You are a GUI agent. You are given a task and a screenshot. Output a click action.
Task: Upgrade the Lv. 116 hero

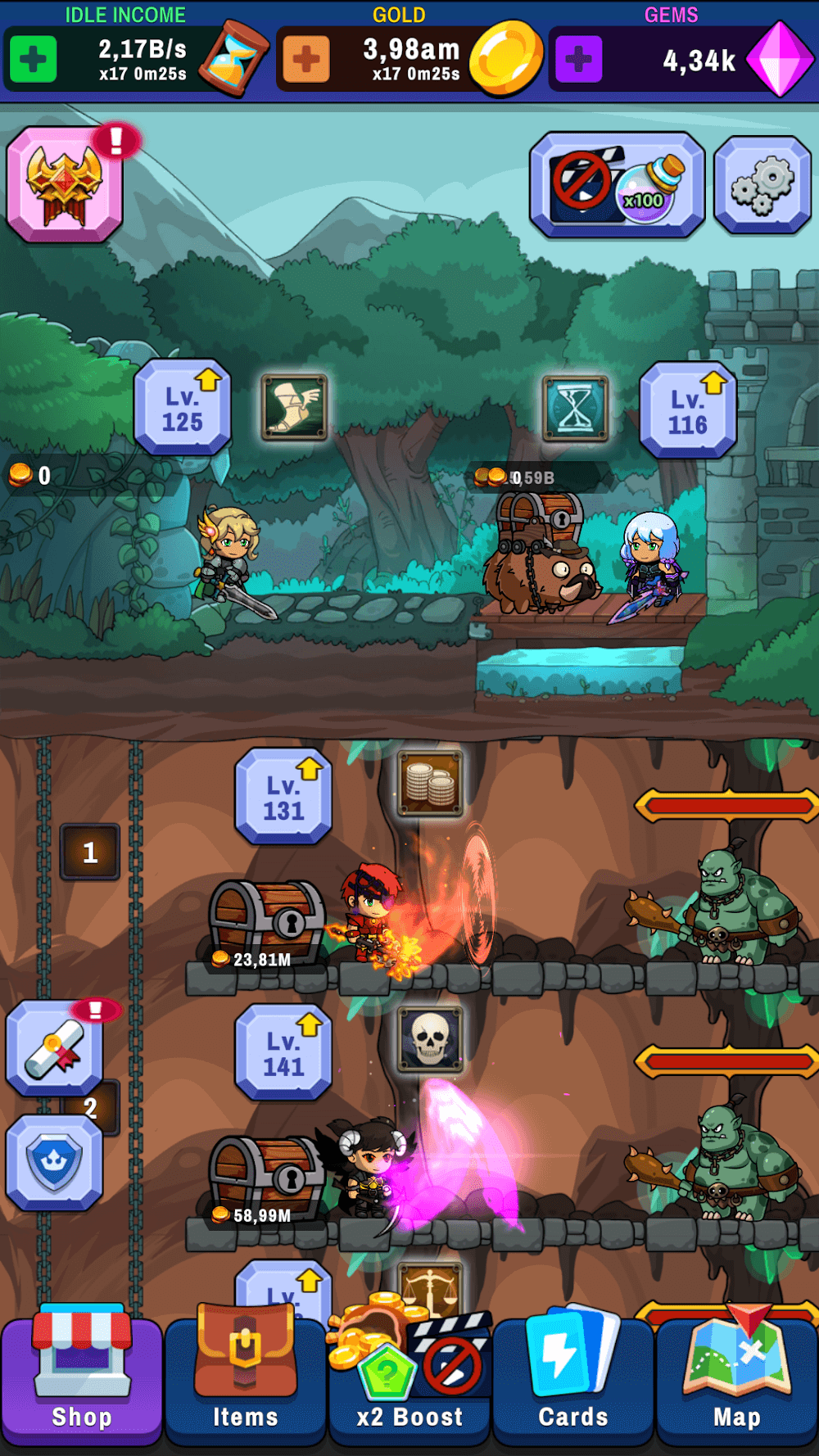click(688, 410)
